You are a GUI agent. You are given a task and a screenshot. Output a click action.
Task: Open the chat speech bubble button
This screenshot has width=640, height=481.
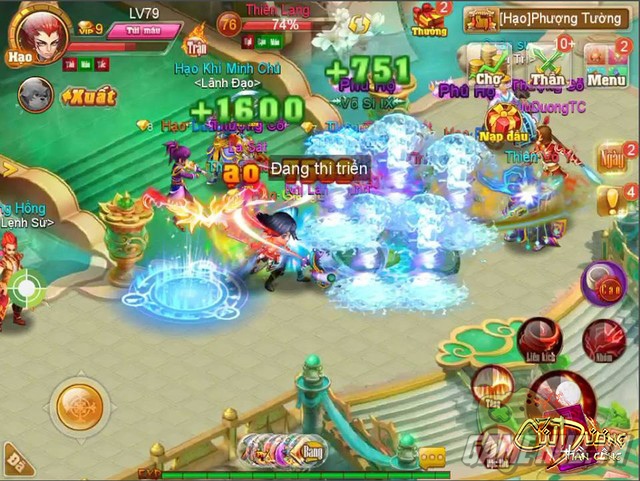(434, 458)
